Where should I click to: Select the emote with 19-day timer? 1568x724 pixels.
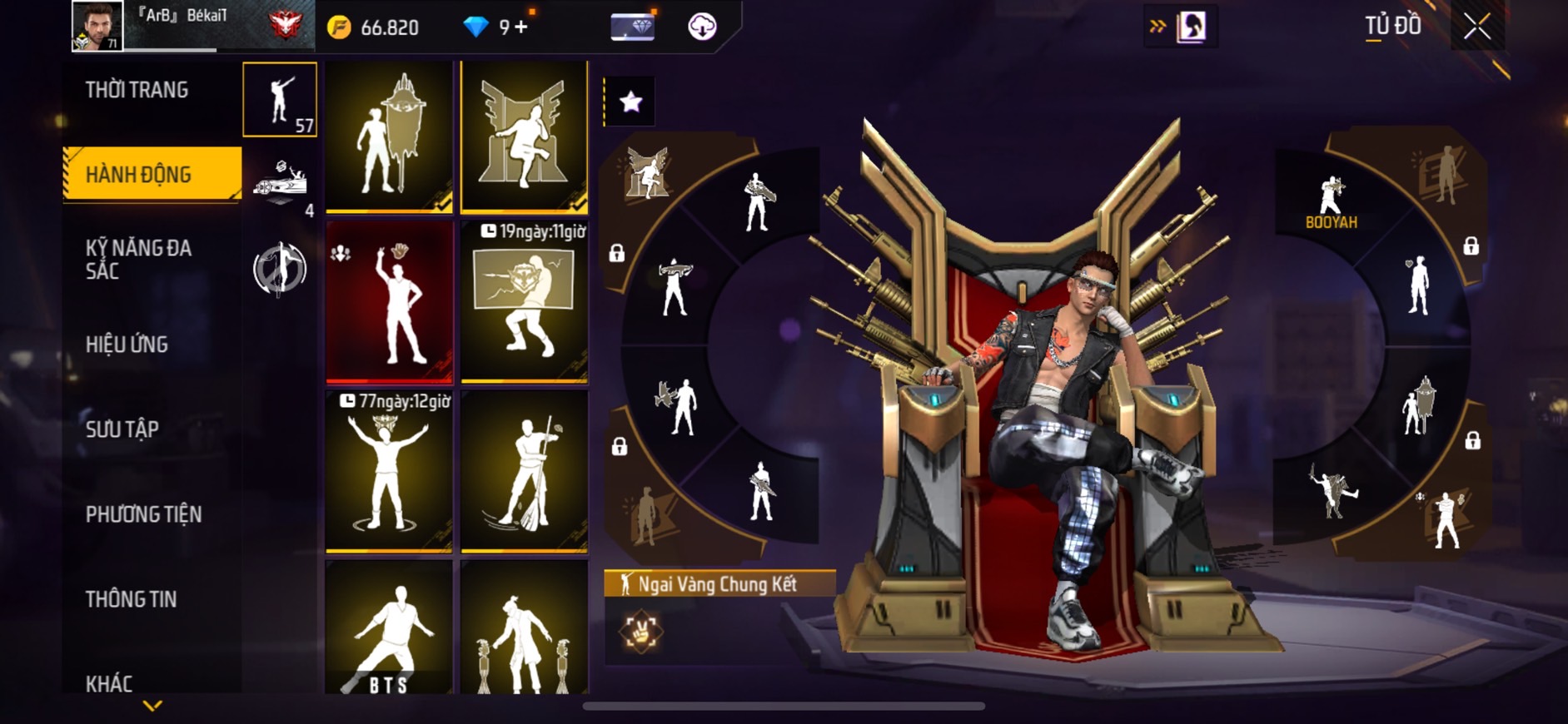point(524,302)
